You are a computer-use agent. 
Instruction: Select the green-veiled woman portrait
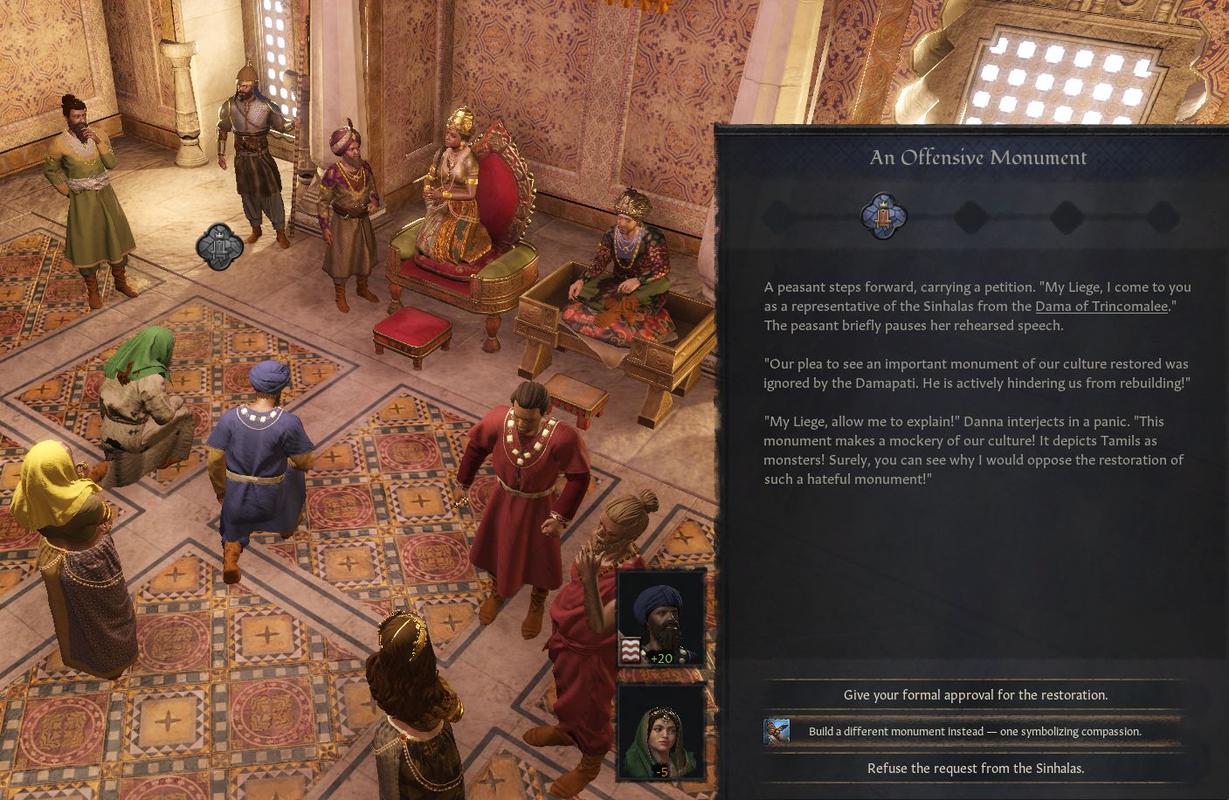661,732
